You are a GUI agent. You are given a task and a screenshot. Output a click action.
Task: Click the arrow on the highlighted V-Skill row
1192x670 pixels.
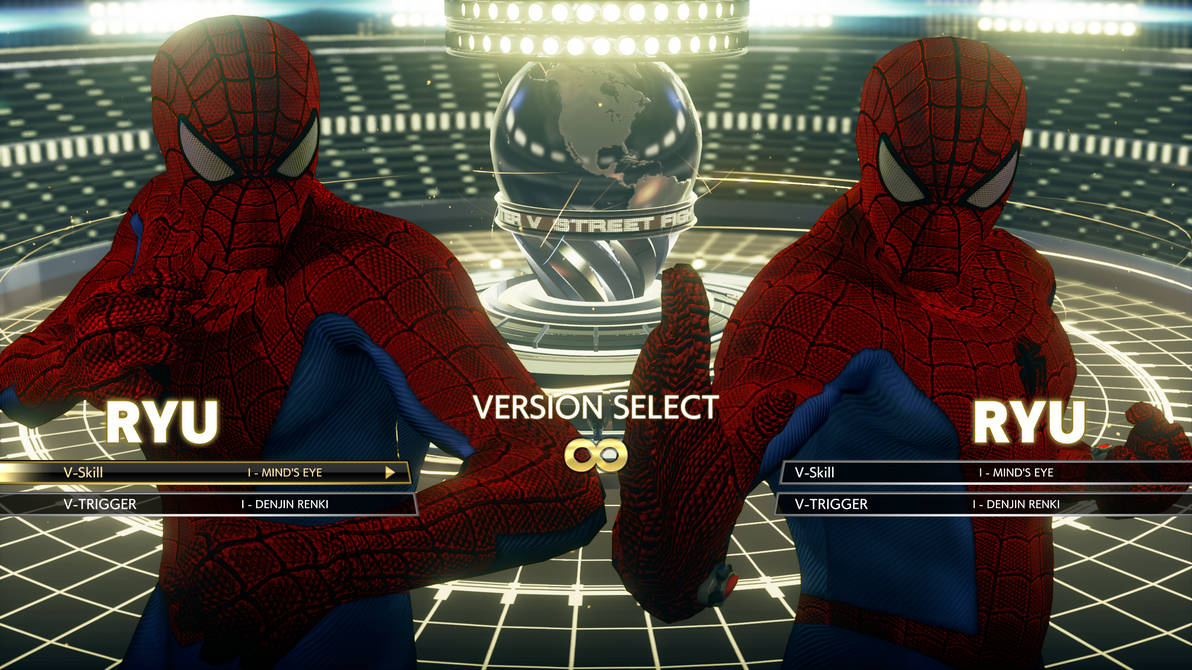coord(391,473)
